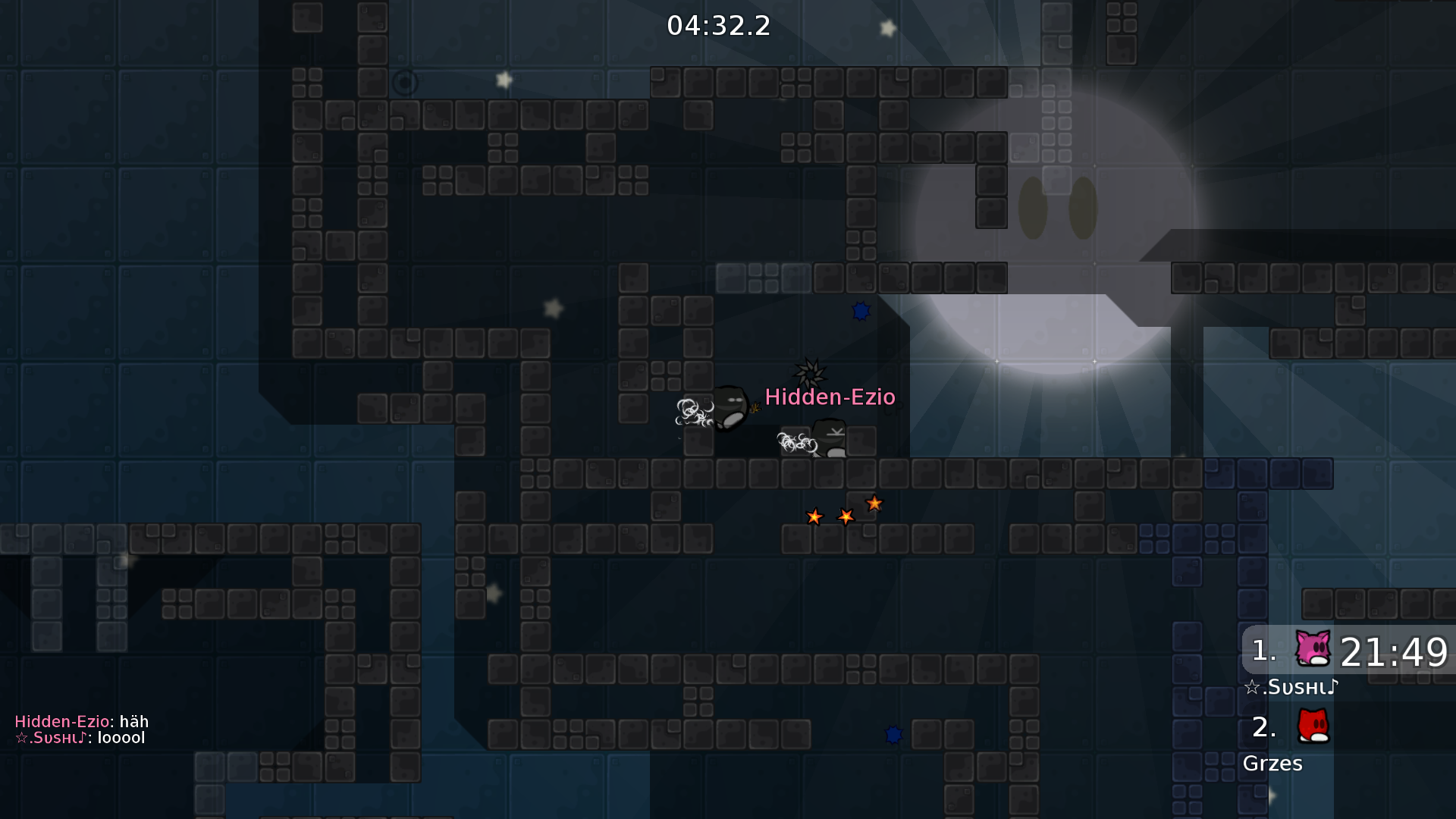Select the chat line saying looool

tap(80, 737)
